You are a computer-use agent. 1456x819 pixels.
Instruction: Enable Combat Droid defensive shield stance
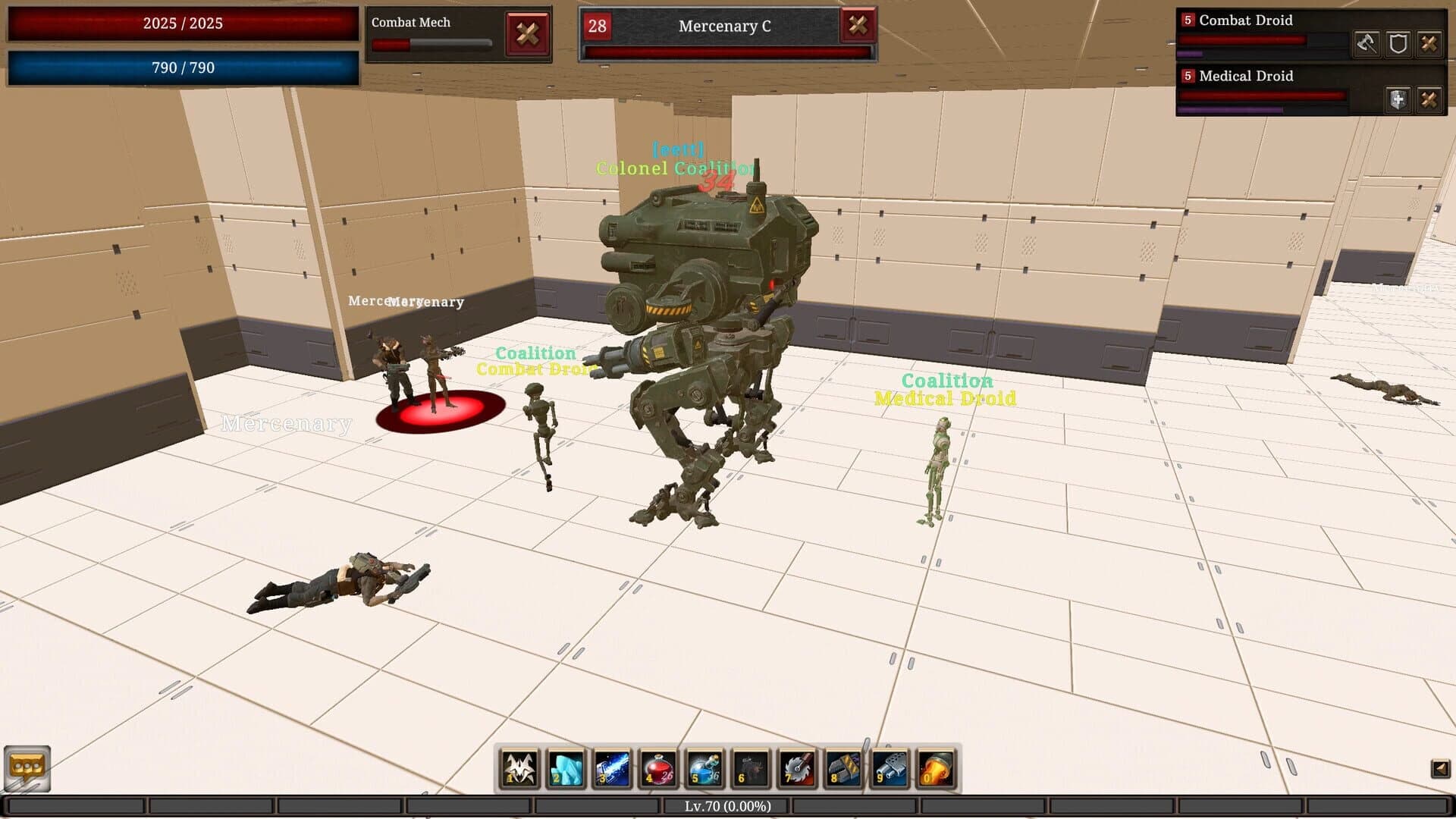[x=1398, y=43]
